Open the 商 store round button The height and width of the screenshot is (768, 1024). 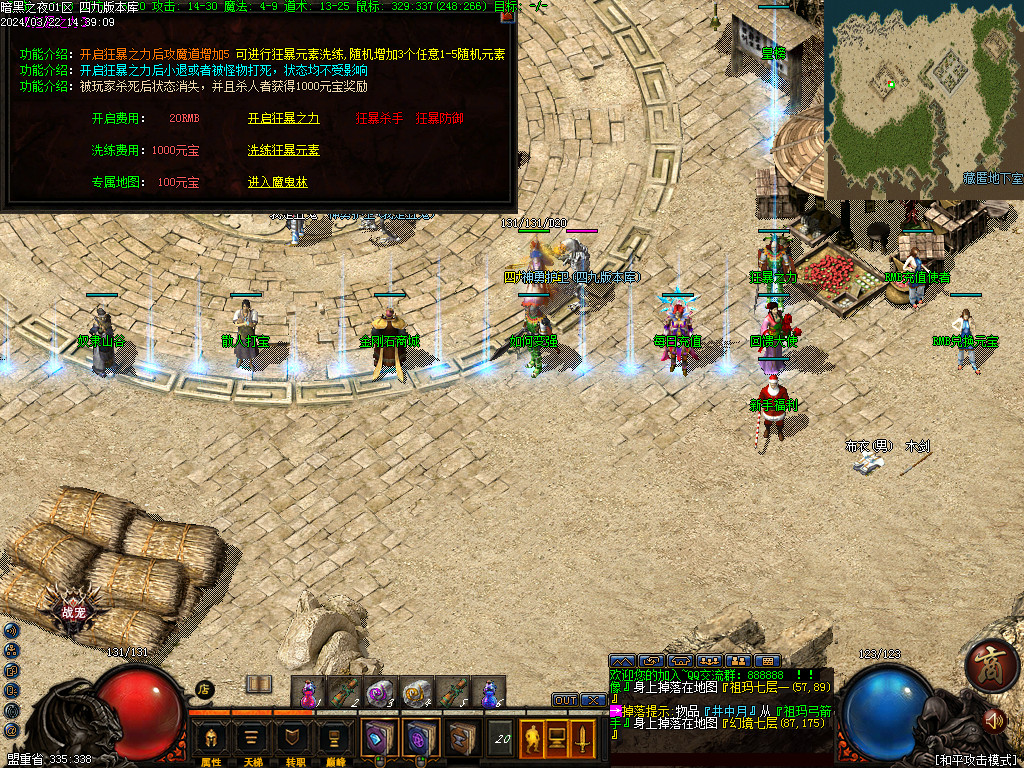point(991,667)
